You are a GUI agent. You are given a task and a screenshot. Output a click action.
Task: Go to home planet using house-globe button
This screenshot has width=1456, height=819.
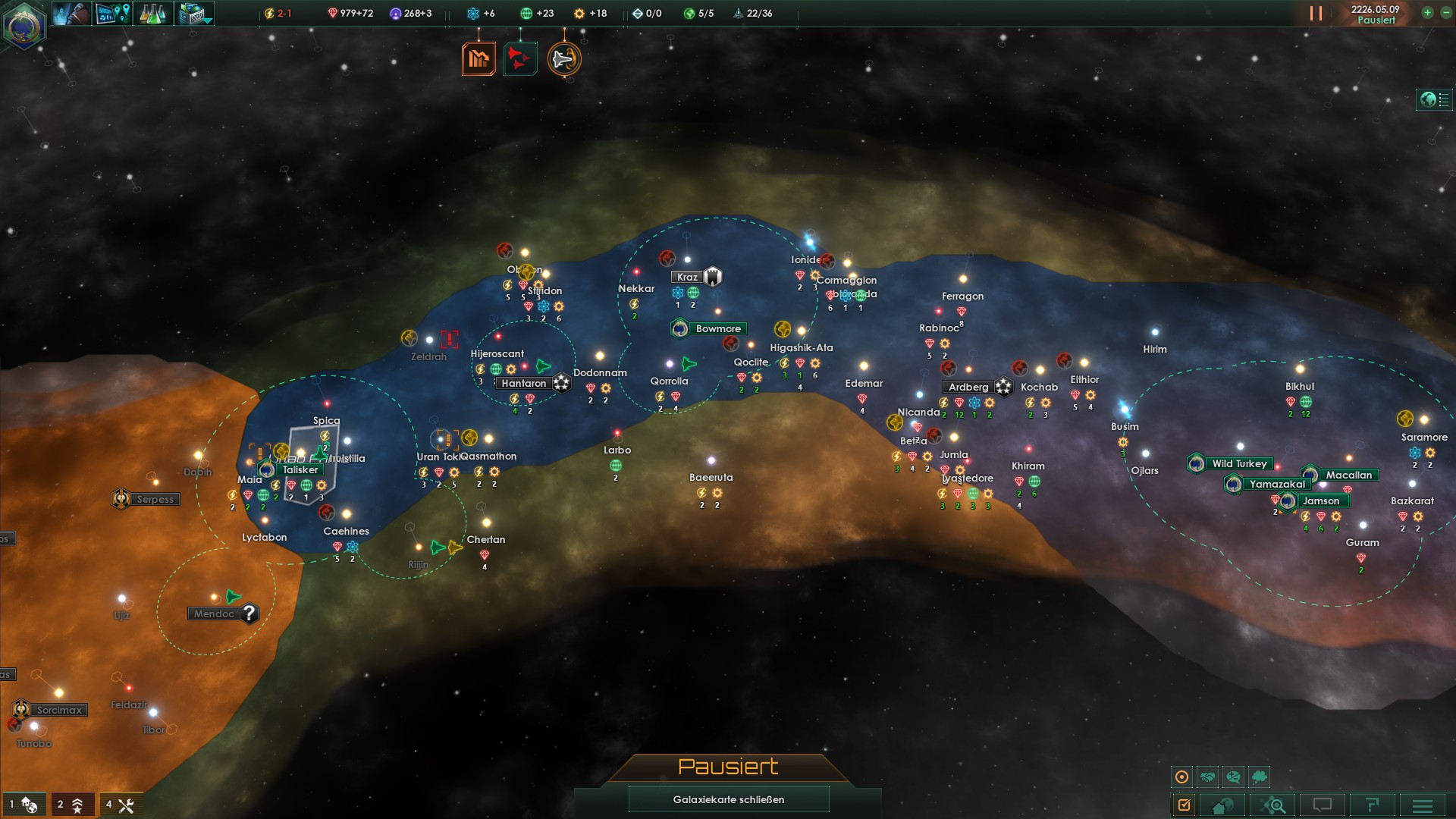[1223, 805]
